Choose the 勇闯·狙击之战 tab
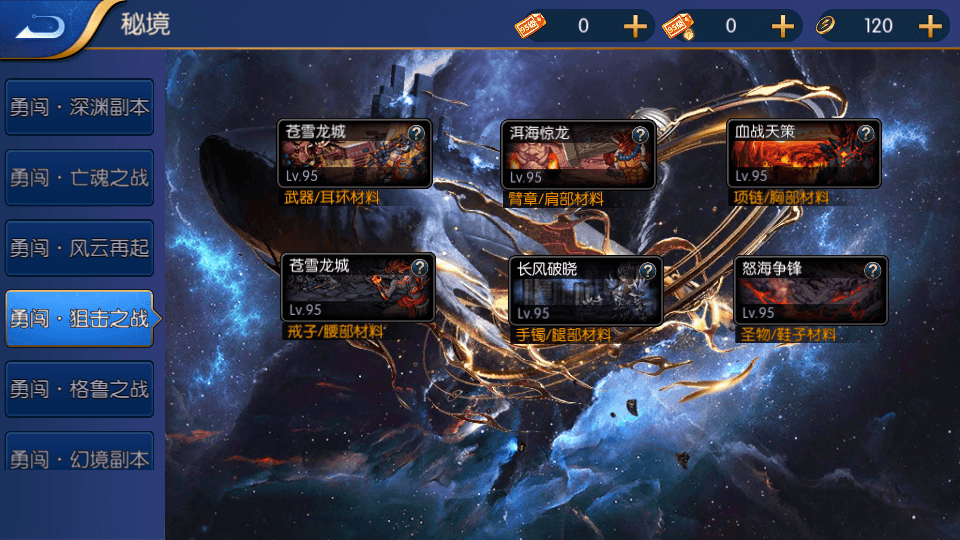The width and height of the screenshot is (960, 540). [x=79, y=319]
